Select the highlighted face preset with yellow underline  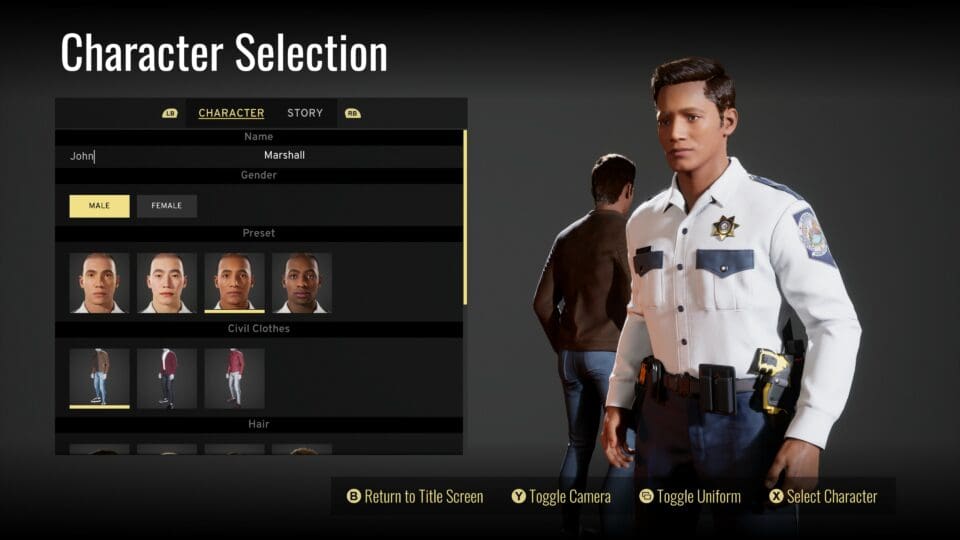(x=235, y=283)
